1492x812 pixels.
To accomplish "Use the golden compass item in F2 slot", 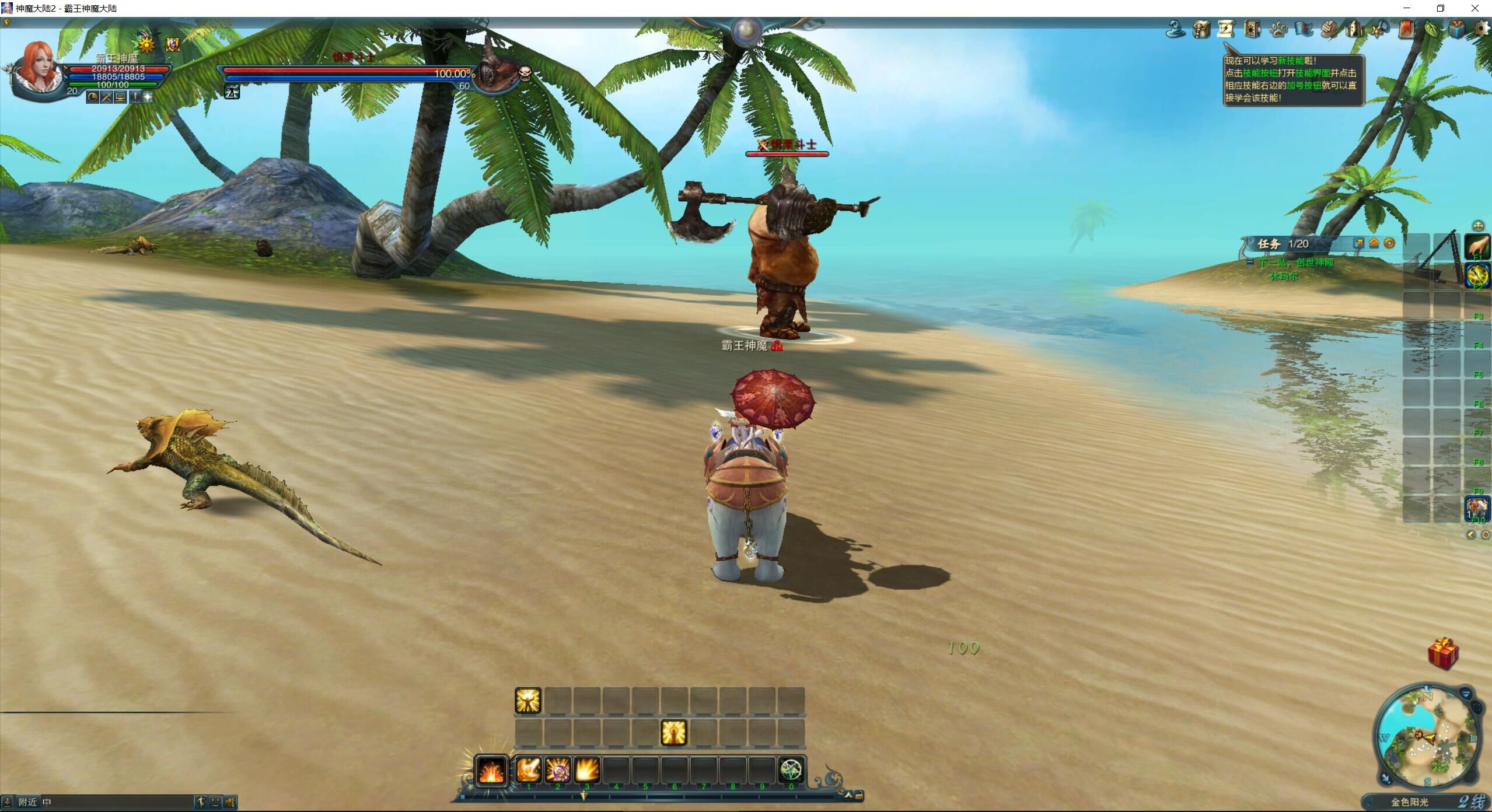I will (1477, 275).
